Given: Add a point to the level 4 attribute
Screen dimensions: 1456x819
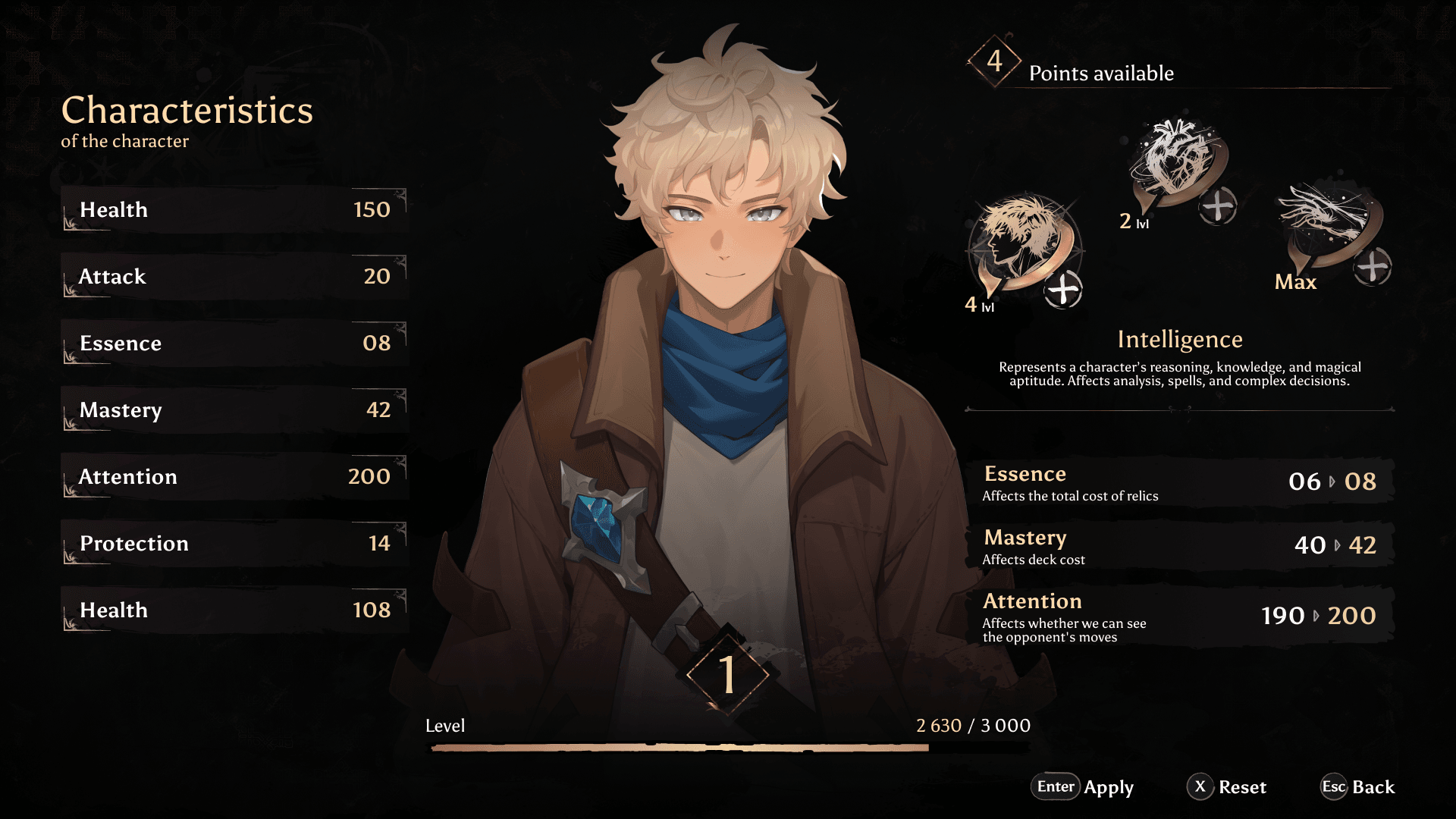Looking at the screenshot, I should 1063,290.
